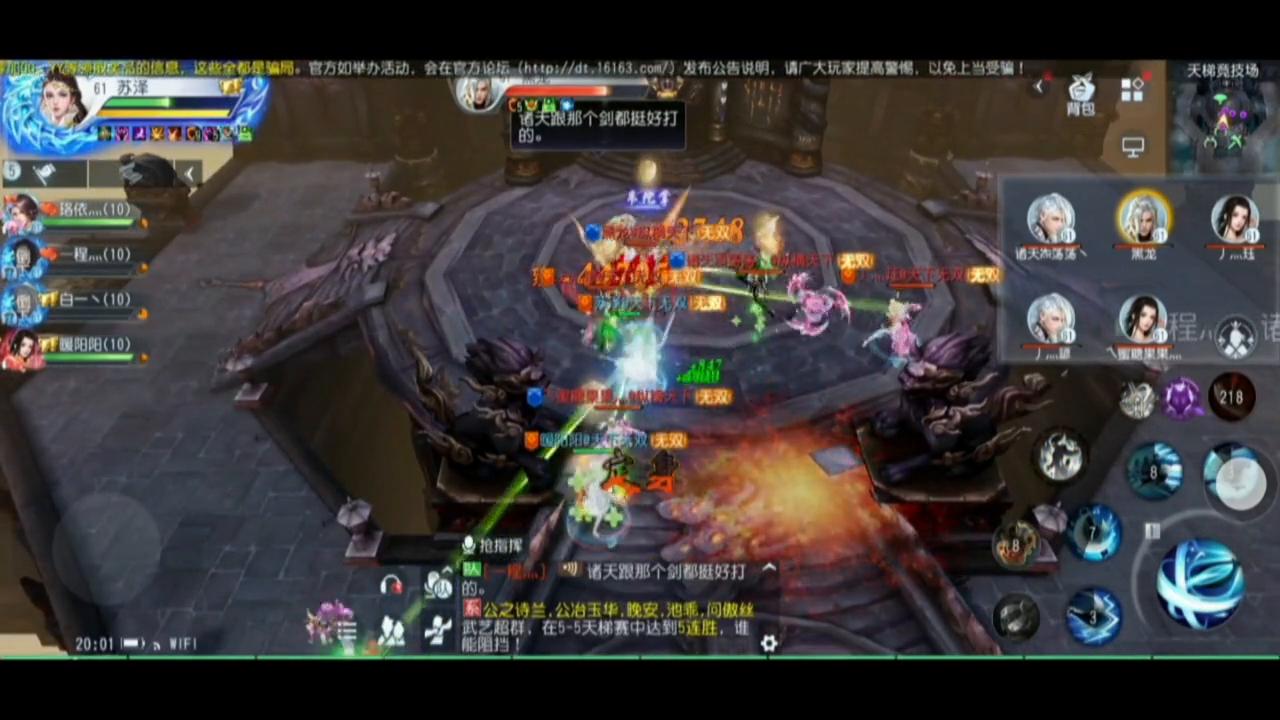This screenshot has height=720, width=1280.
Task: Select the 黑龙 opponent avatar
Action: click(1144, 218)
